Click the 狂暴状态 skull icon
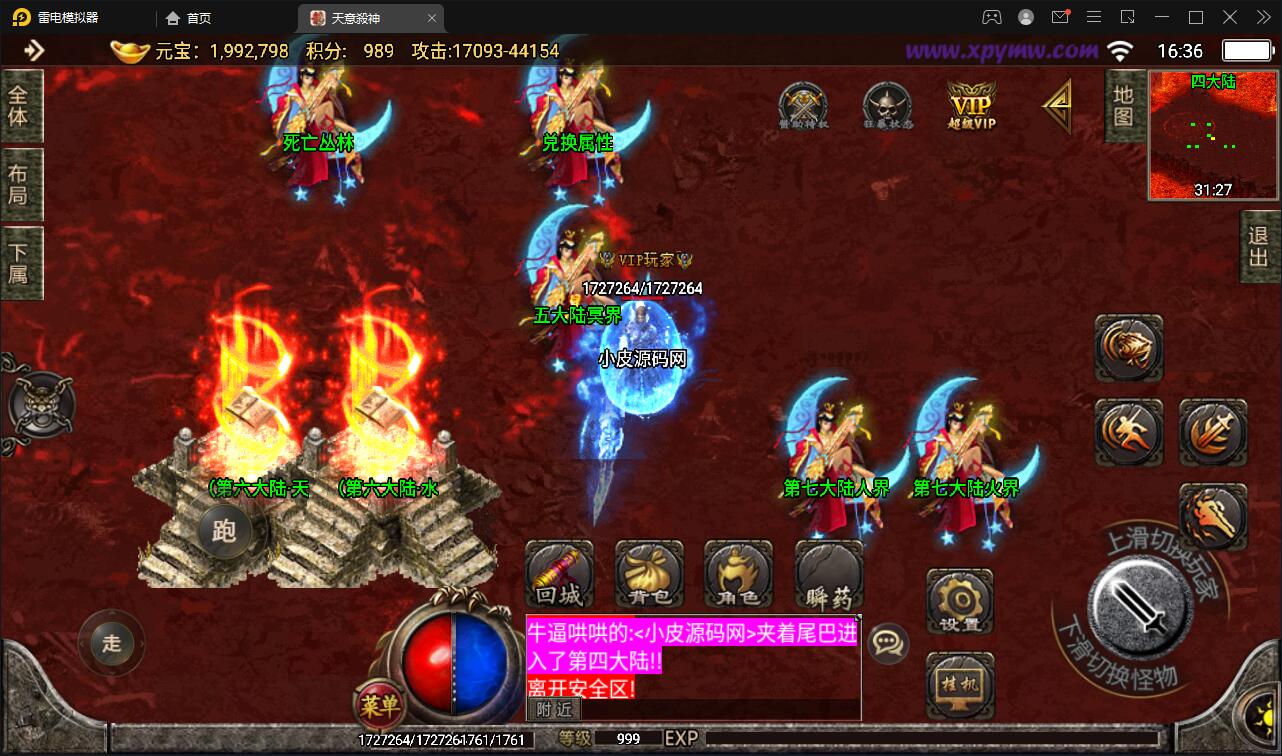 point(887,102)
